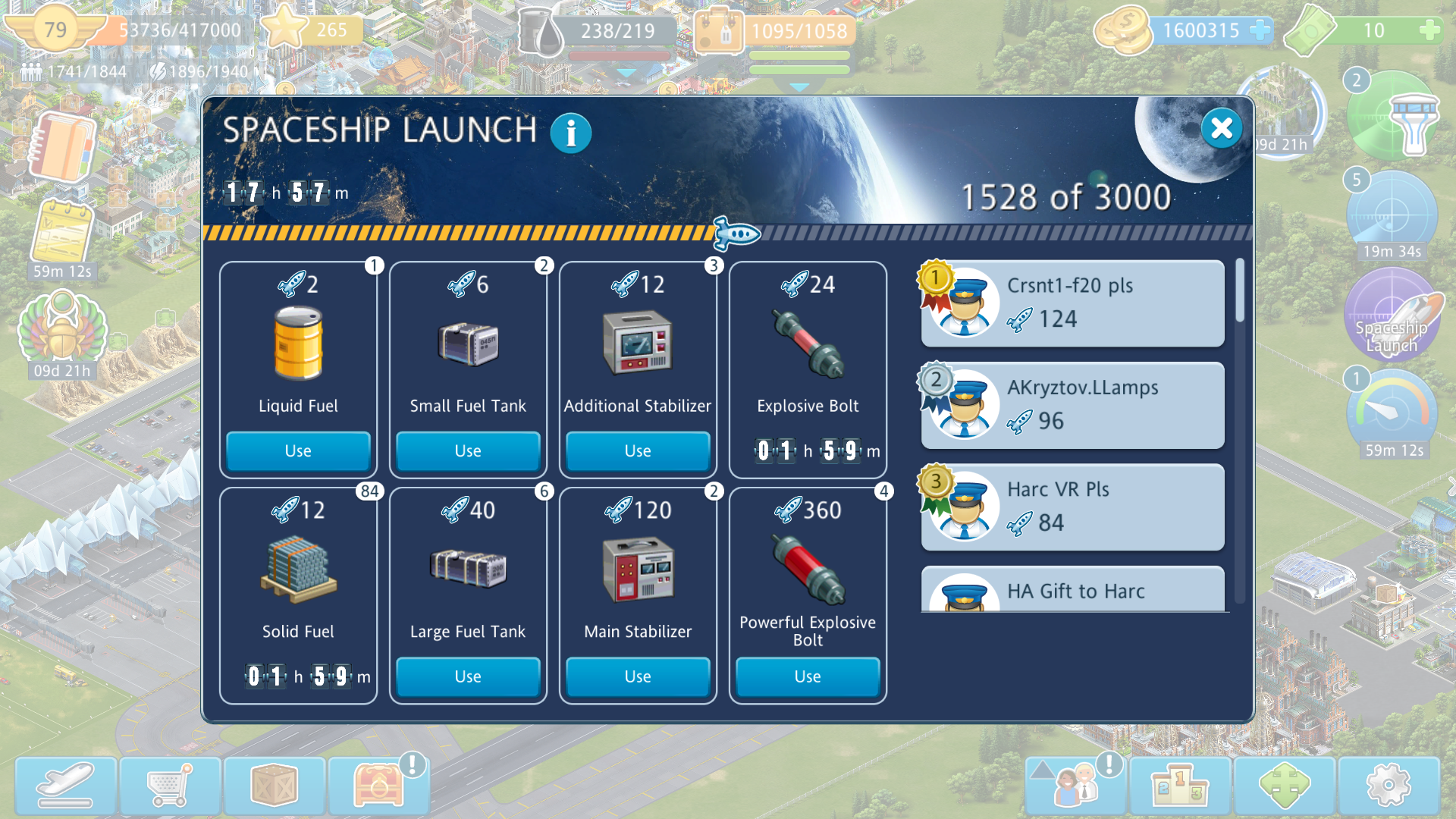The height and width of the screenshot is (819, 1456).
Task: Open the Spaceship Launch info button
Action: coord(570,133)
